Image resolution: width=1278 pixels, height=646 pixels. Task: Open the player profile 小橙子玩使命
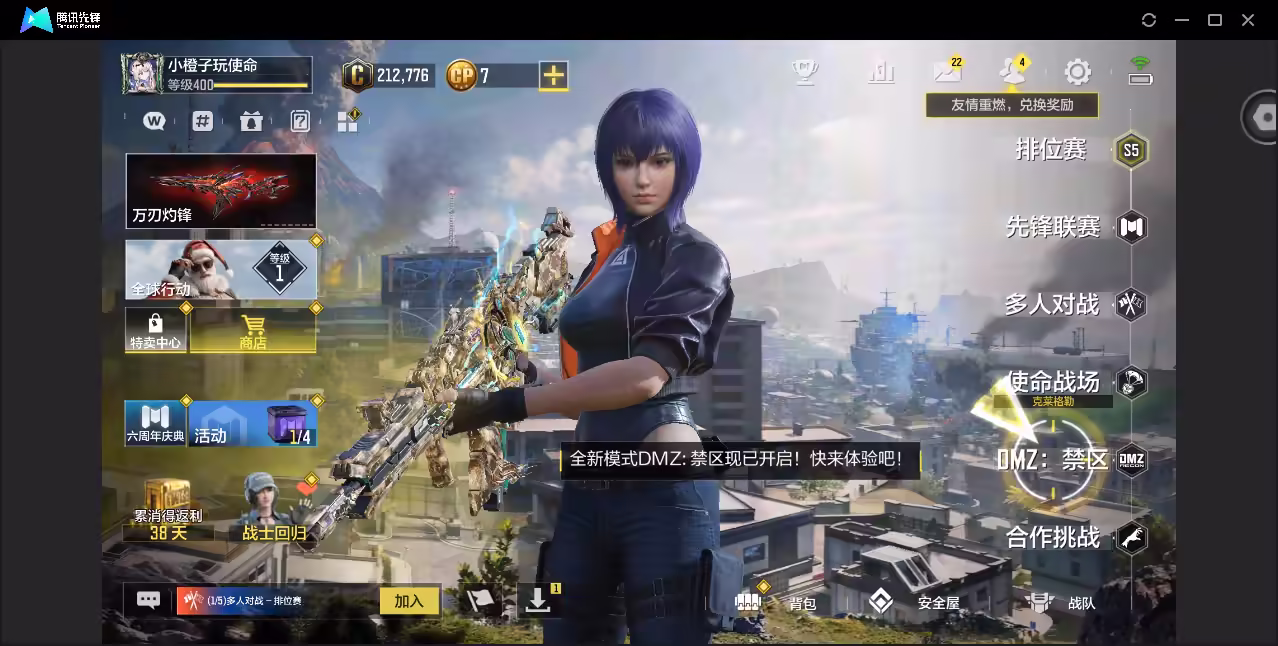tap(216, 74)
